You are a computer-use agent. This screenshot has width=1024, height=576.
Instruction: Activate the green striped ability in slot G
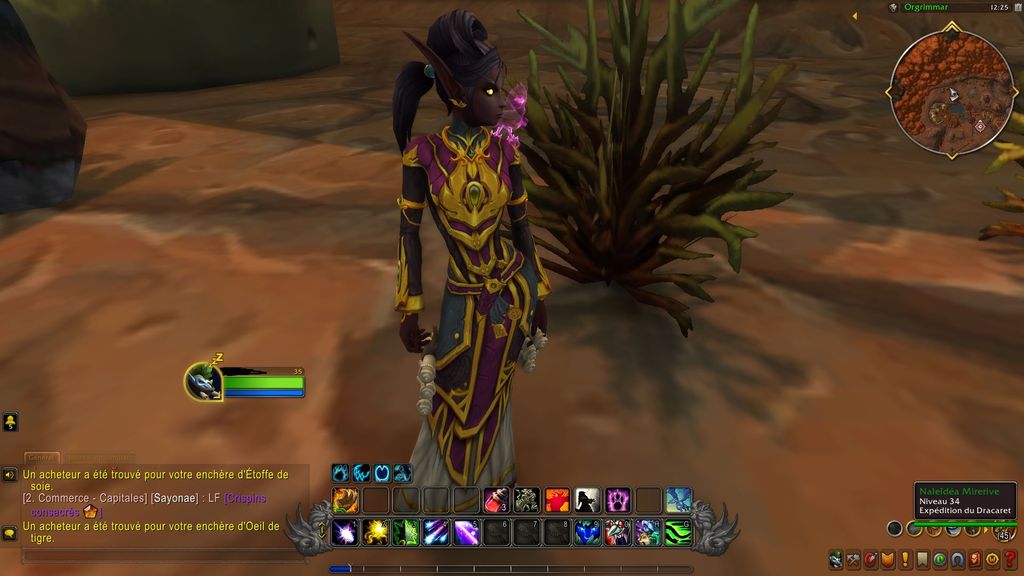[x=678, y=532]
